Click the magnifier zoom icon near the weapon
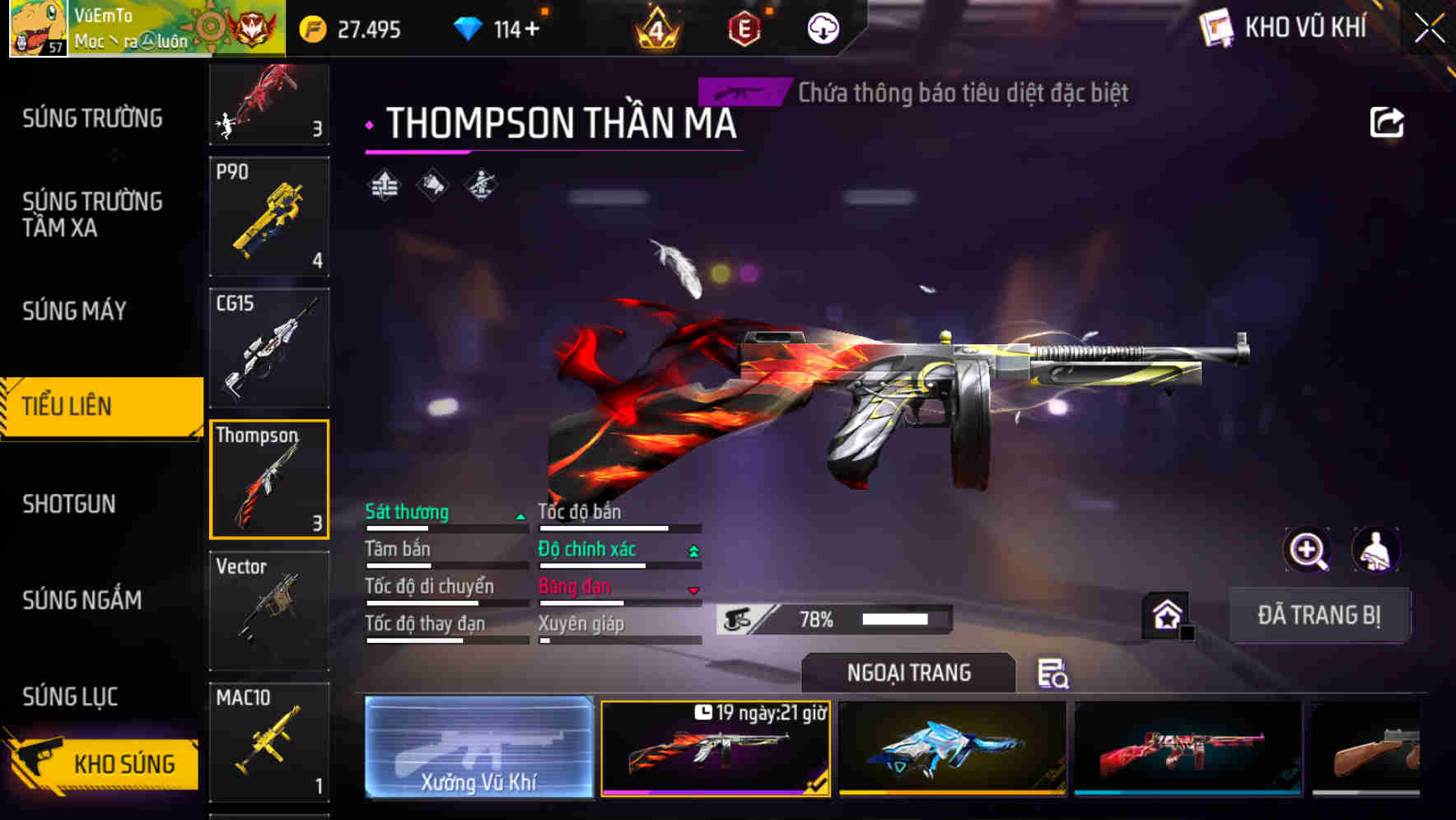 pos(1308,550)
